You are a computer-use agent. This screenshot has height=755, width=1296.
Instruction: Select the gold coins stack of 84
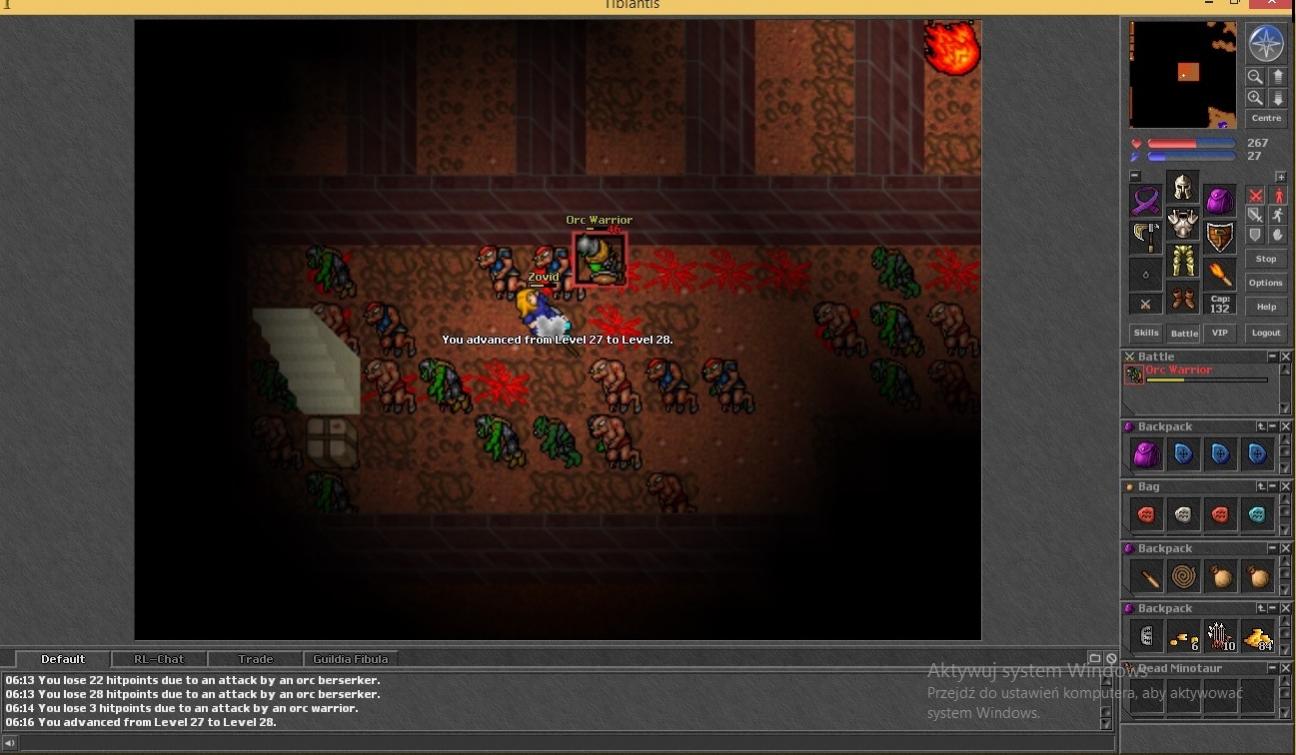click(1257, 636)
